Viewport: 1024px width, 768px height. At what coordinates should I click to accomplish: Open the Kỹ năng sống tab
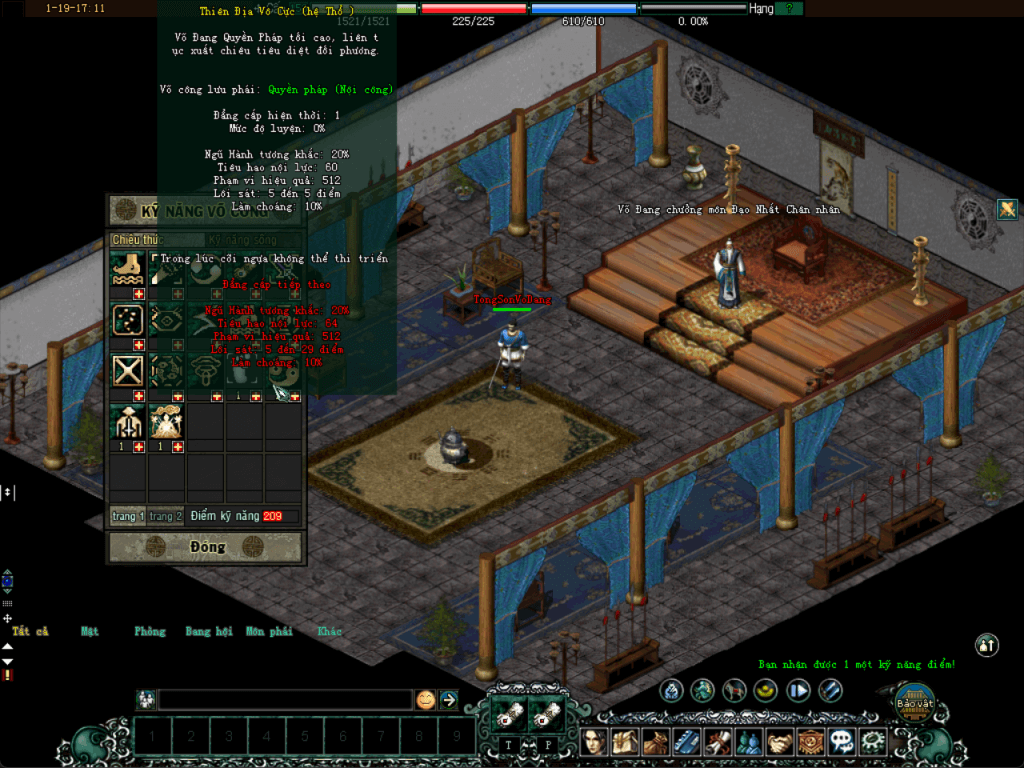point(243,240)
